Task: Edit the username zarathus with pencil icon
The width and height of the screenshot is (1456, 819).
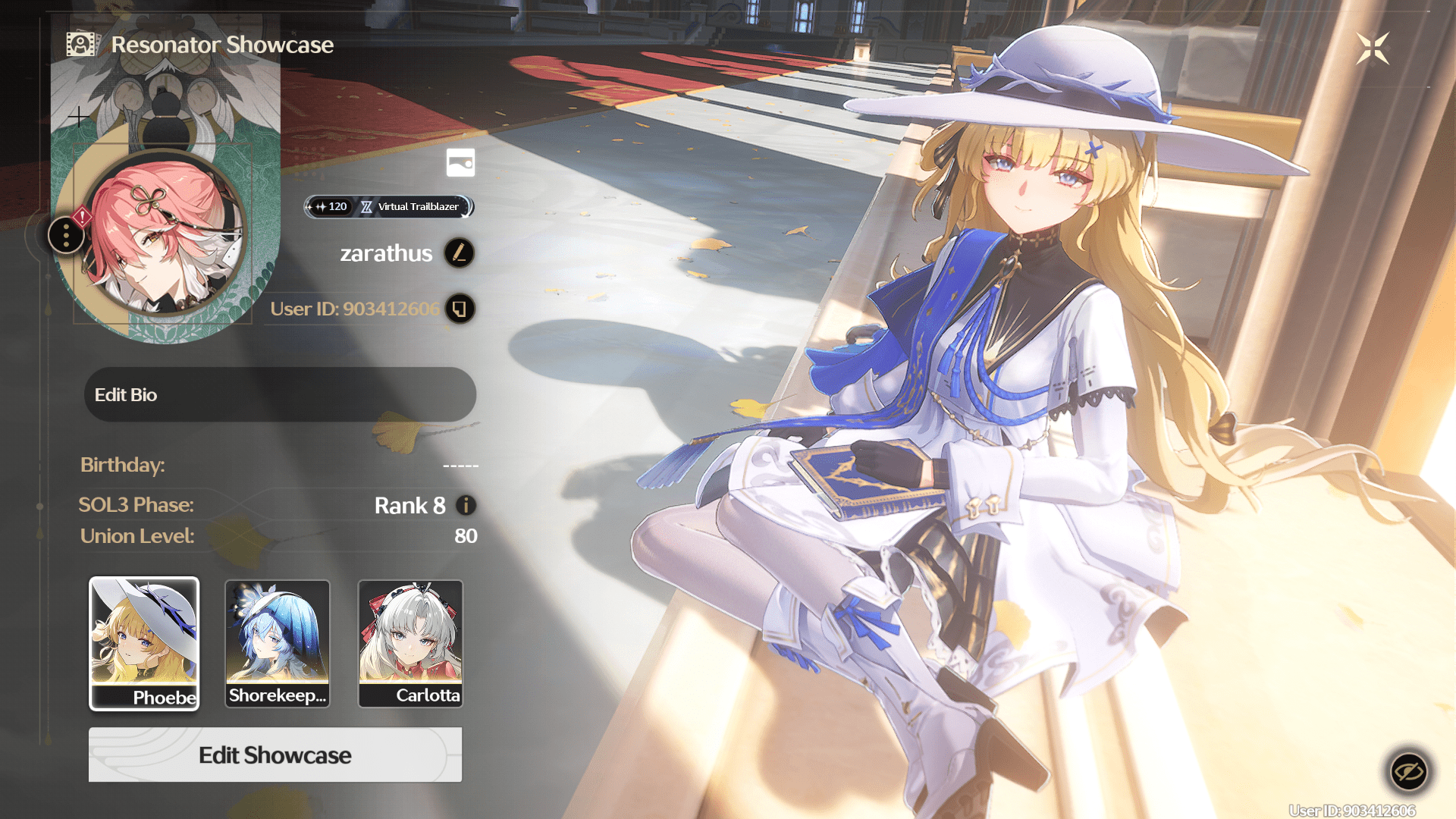Action: click(459, 253)
